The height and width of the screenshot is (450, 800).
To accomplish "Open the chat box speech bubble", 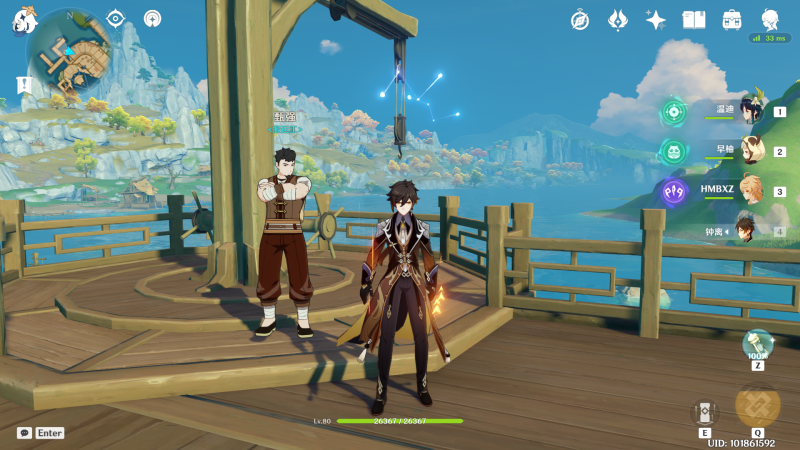I will pos(24,433).
